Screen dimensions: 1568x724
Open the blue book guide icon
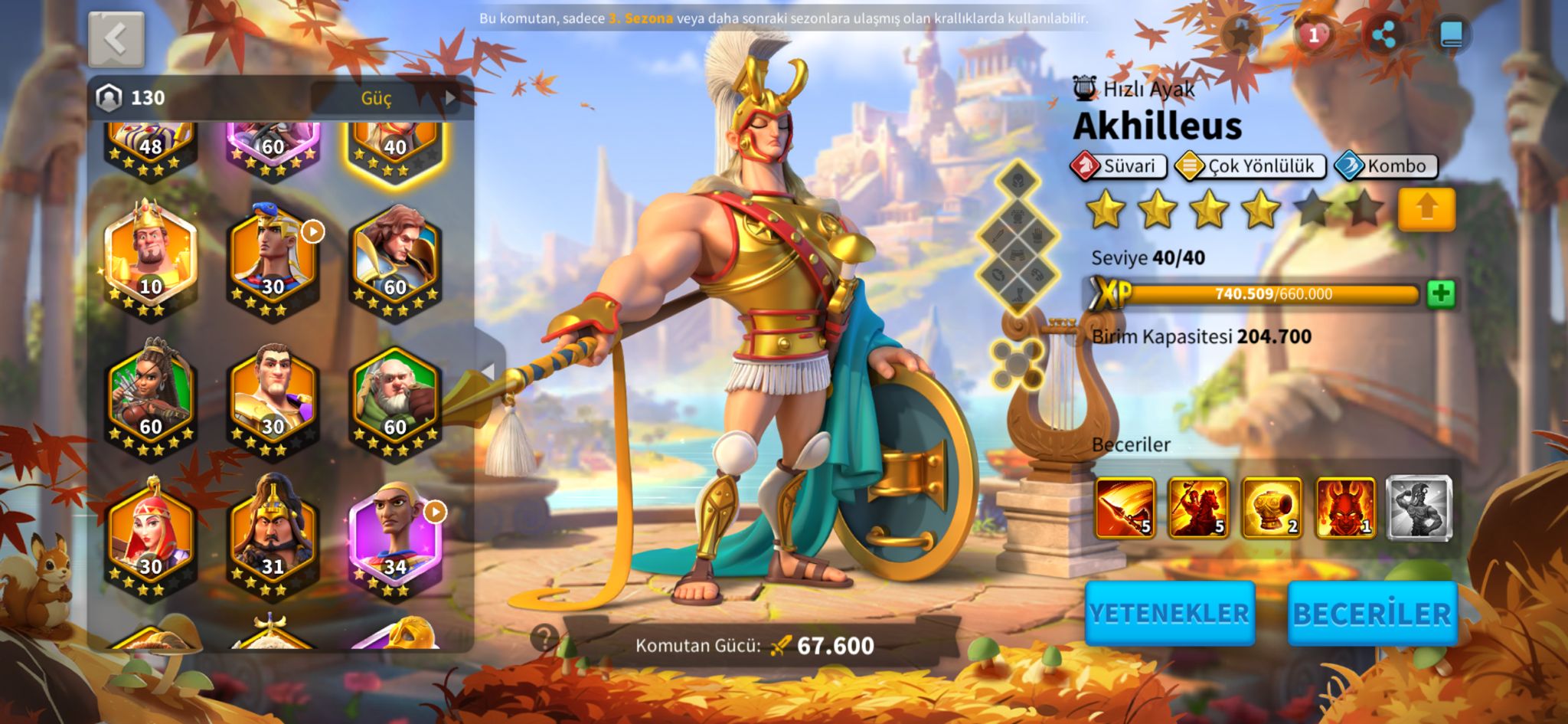click(x=1451, y=35)
